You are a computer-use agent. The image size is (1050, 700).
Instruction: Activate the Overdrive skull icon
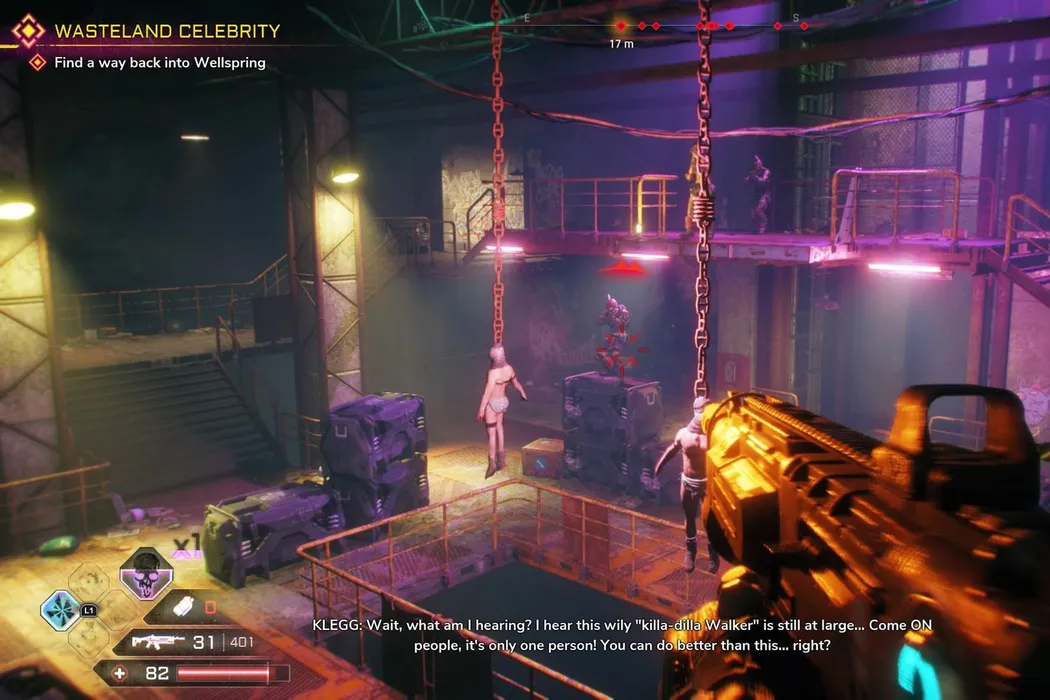point(146,574)
